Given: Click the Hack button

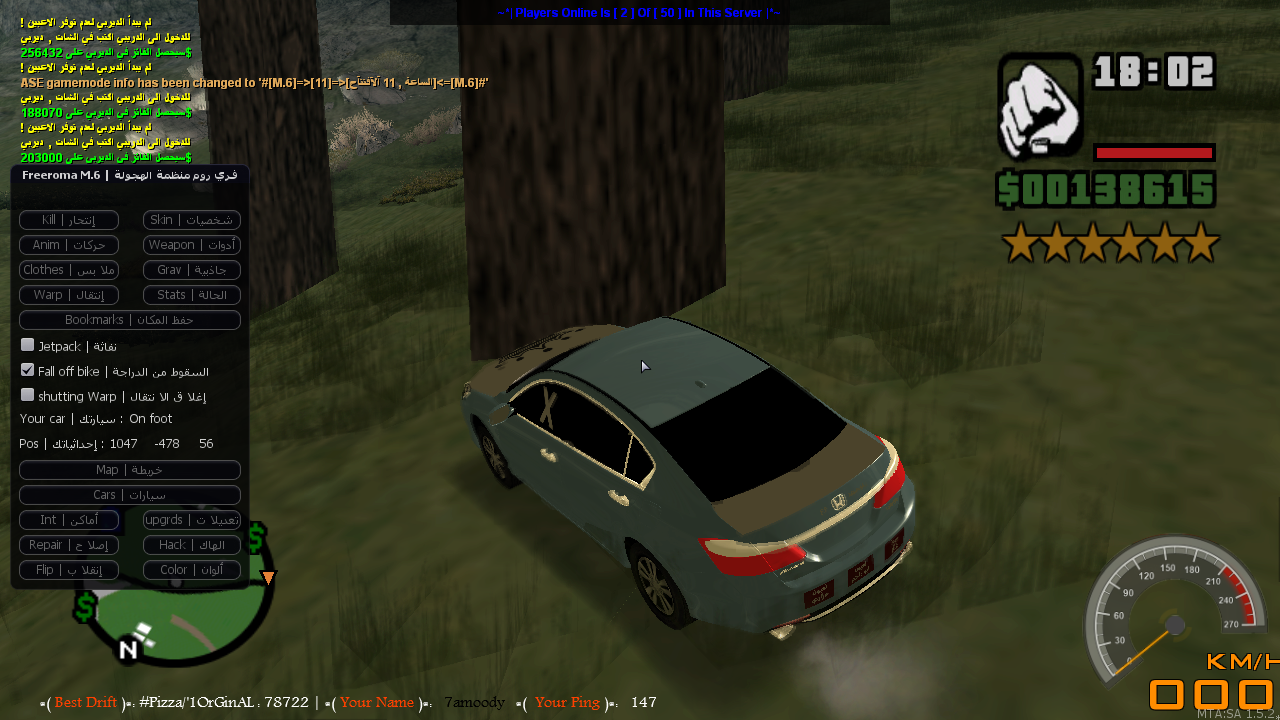Looking at the screenshot, I should click(x=192, y=545).
